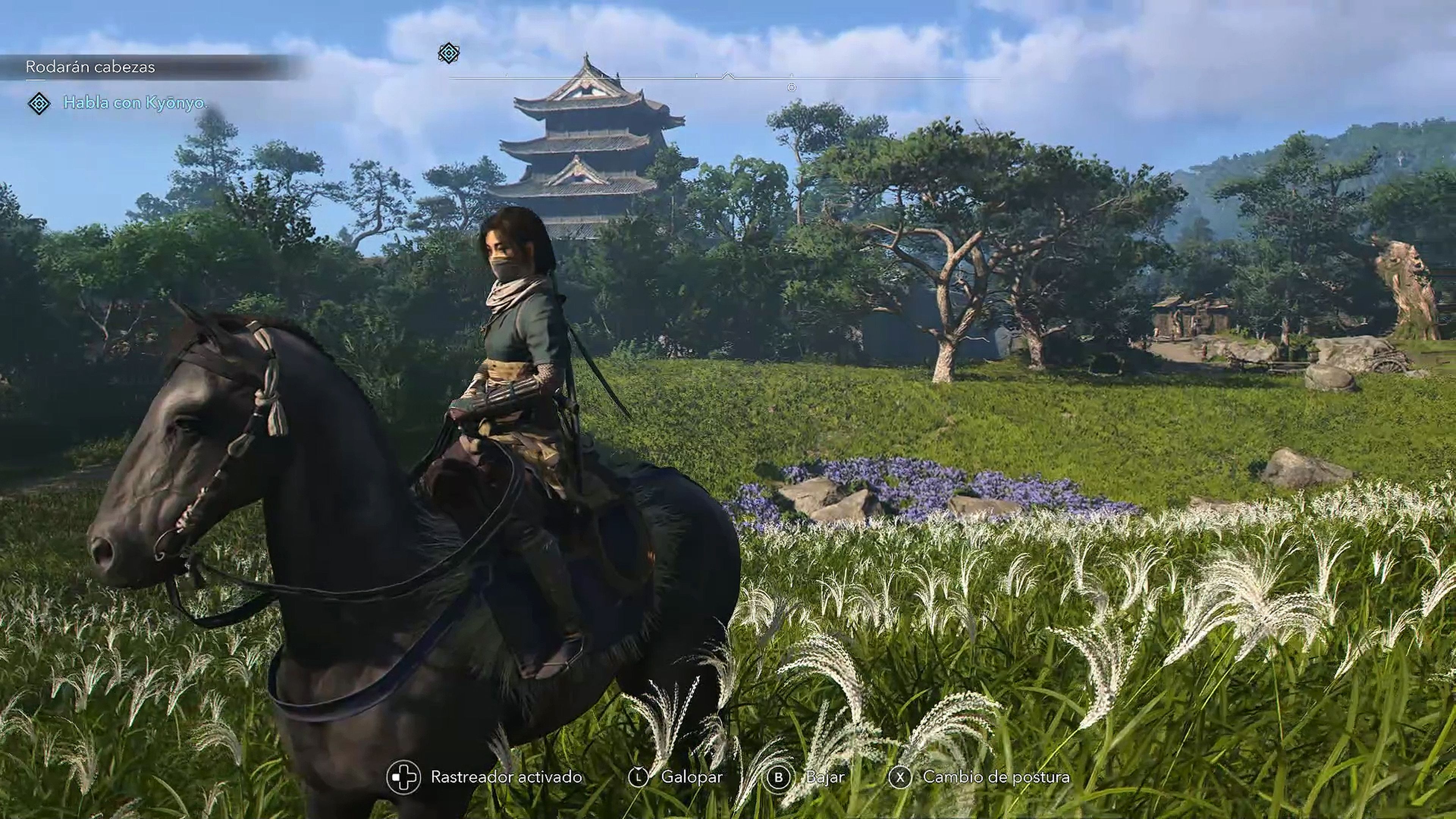1456x819 pixels.
Task: Select the small circular marker on the compass
Action: pyautogui.click(x=791, y=86)
